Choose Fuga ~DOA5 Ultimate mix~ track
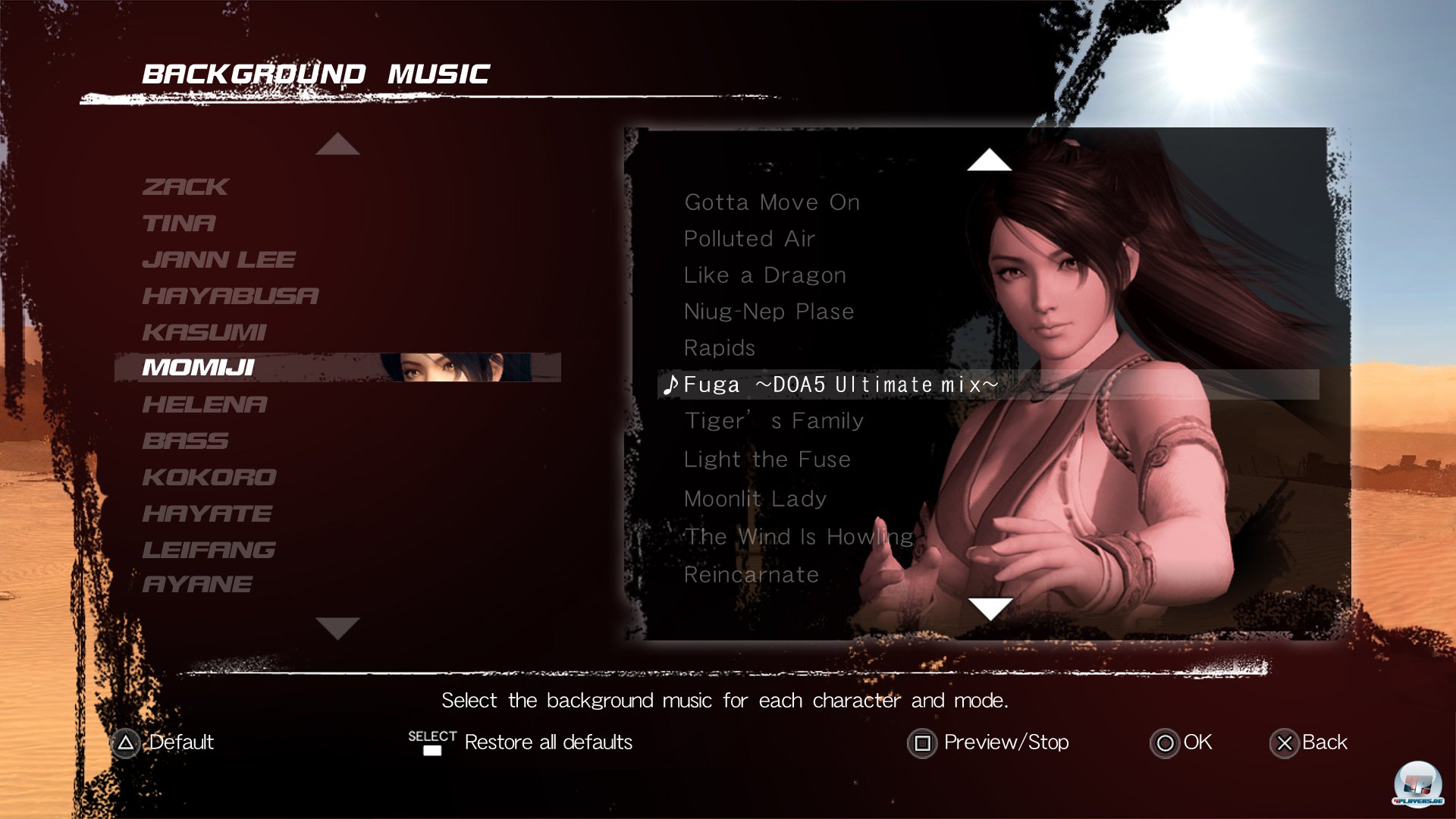The height and width of the screenshot is (819, 1456). [x=840, y=384]
